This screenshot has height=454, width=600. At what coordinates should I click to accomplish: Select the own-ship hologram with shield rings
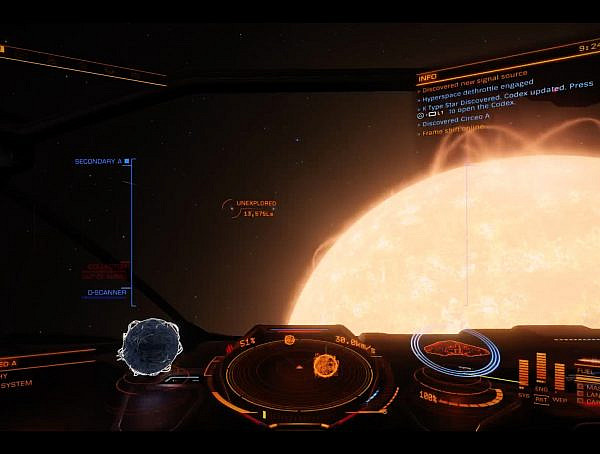coord(455,352)
